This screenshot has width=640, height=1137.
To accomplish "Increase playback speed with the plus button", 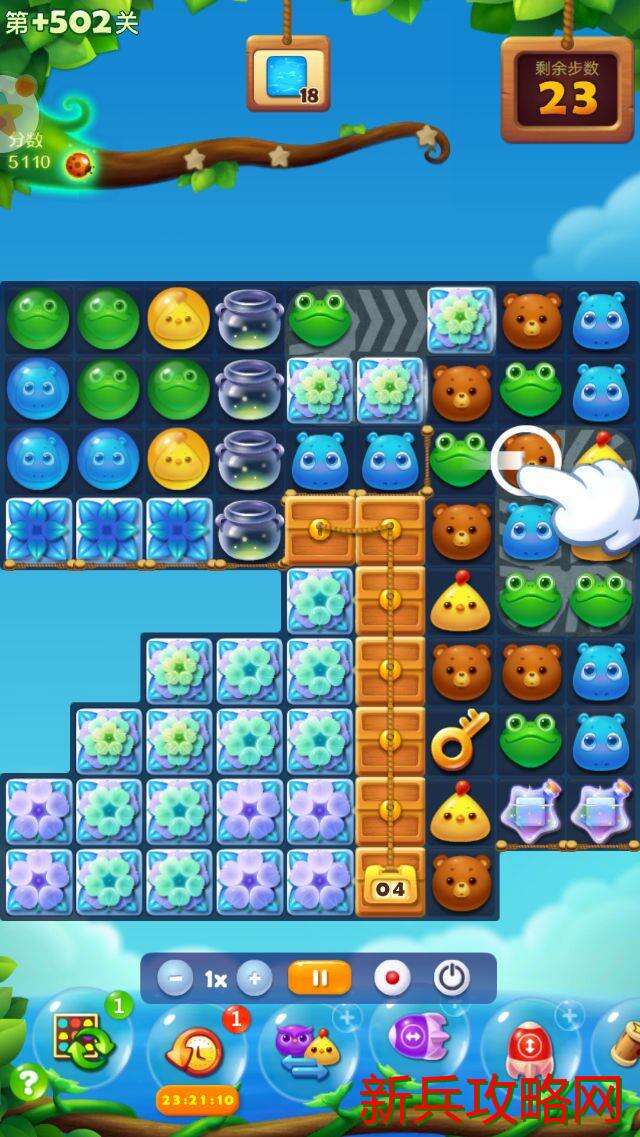I will 254,978.
